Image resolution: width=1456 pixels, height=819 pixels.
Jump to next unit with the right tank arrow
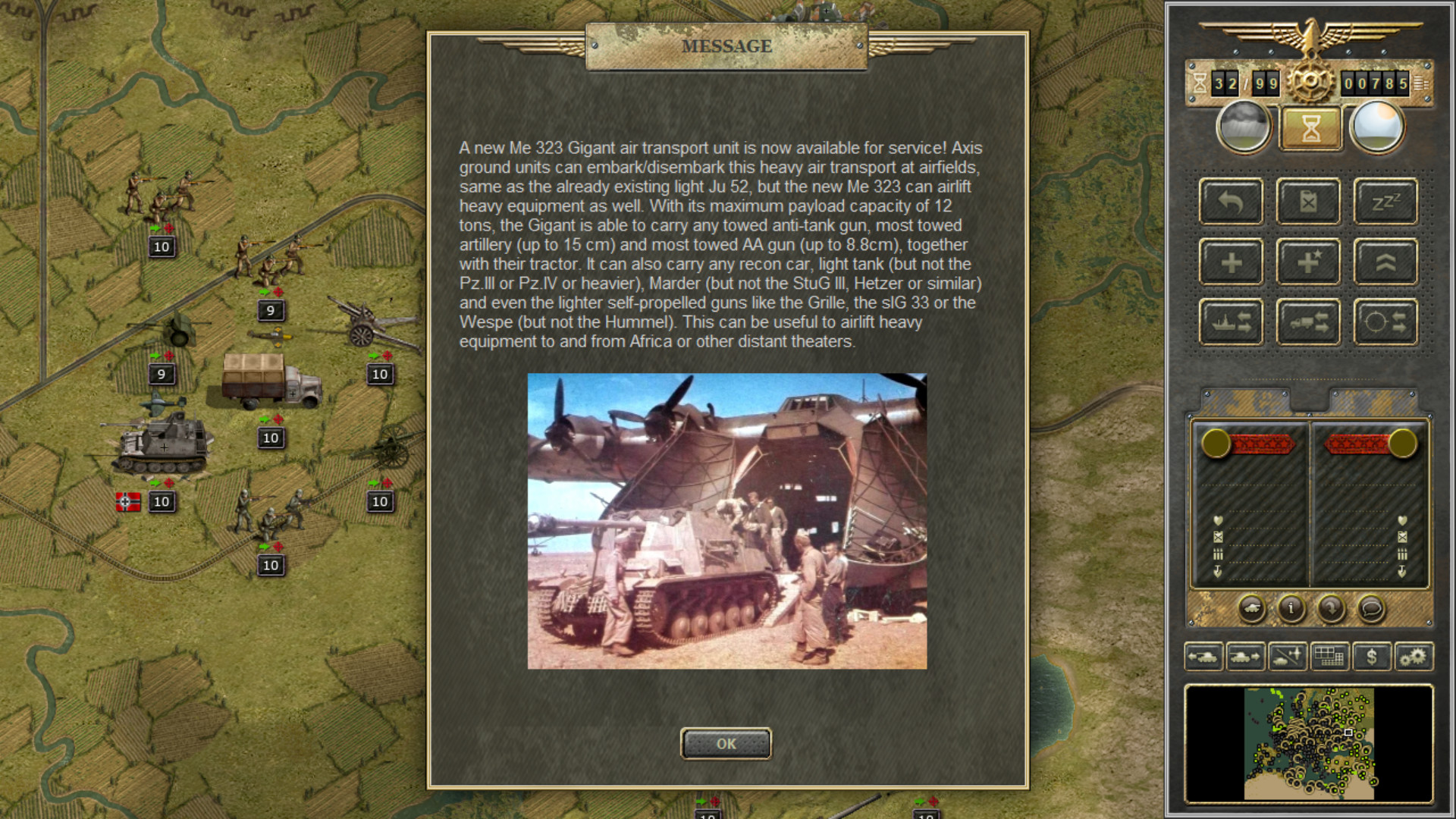click(x=1246, y=657)
